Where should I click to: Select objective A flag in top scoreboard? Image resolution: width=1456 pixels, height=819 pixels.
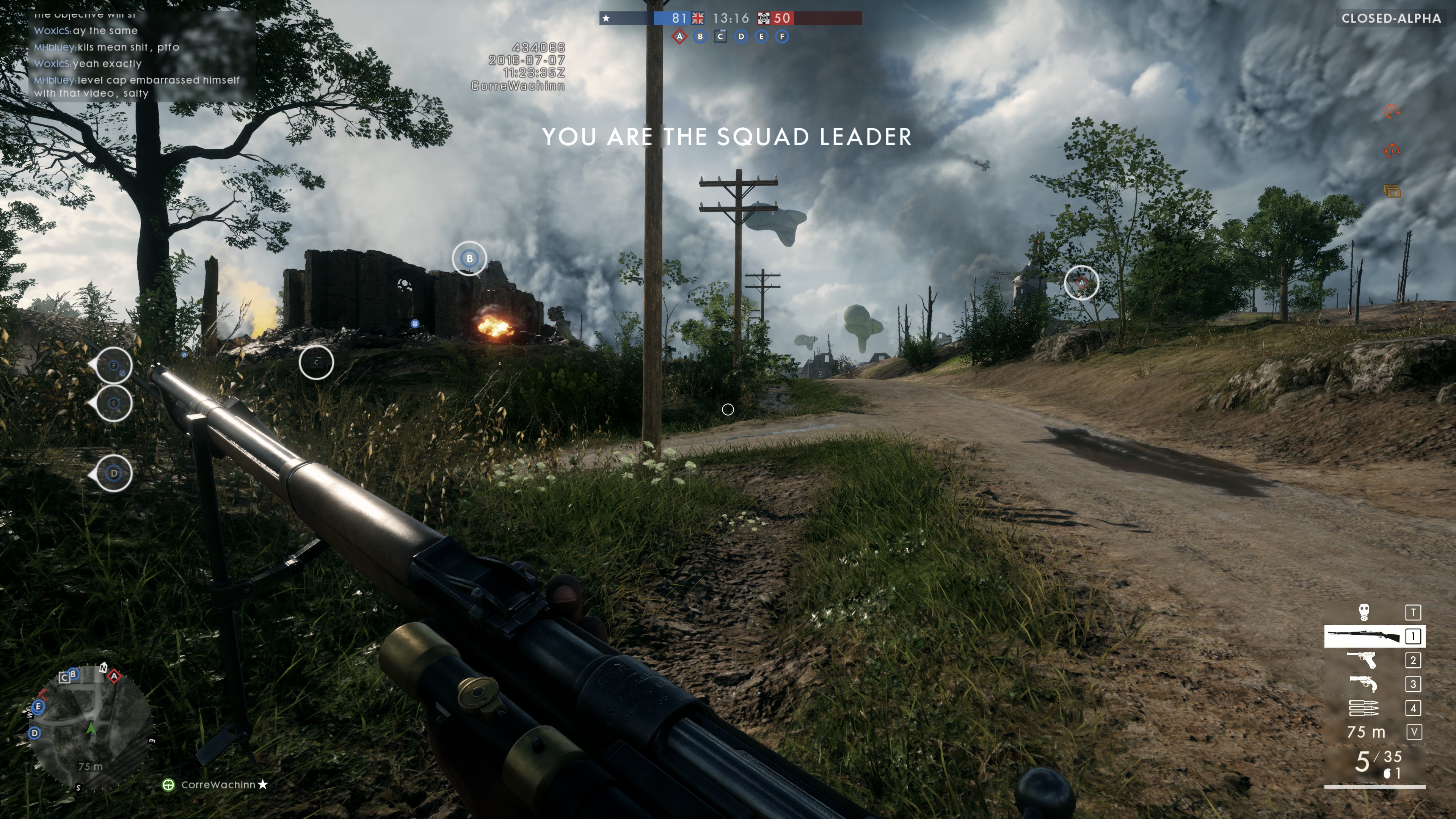point(679,37)
